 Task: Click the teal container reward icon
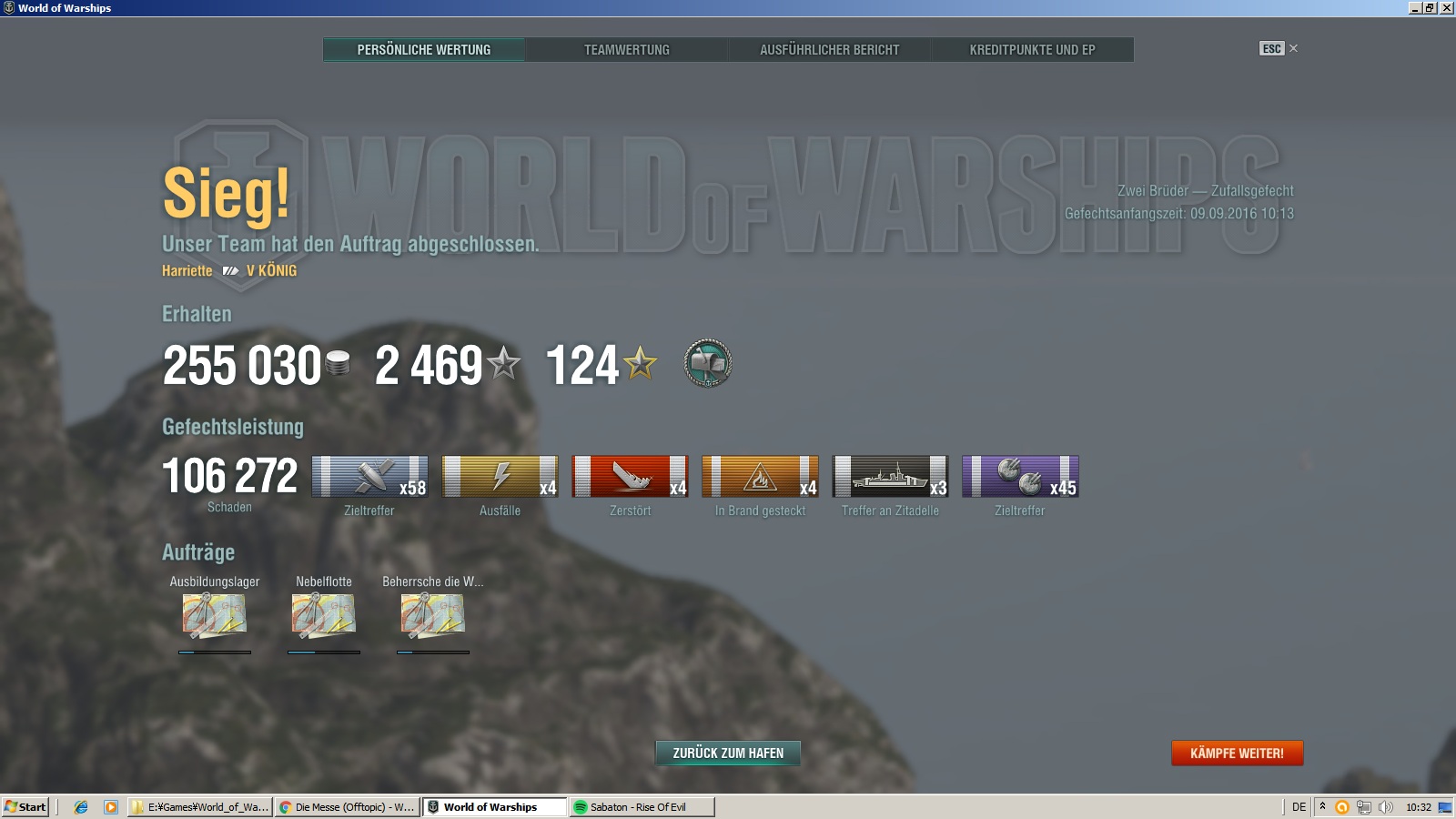point(708,364)
